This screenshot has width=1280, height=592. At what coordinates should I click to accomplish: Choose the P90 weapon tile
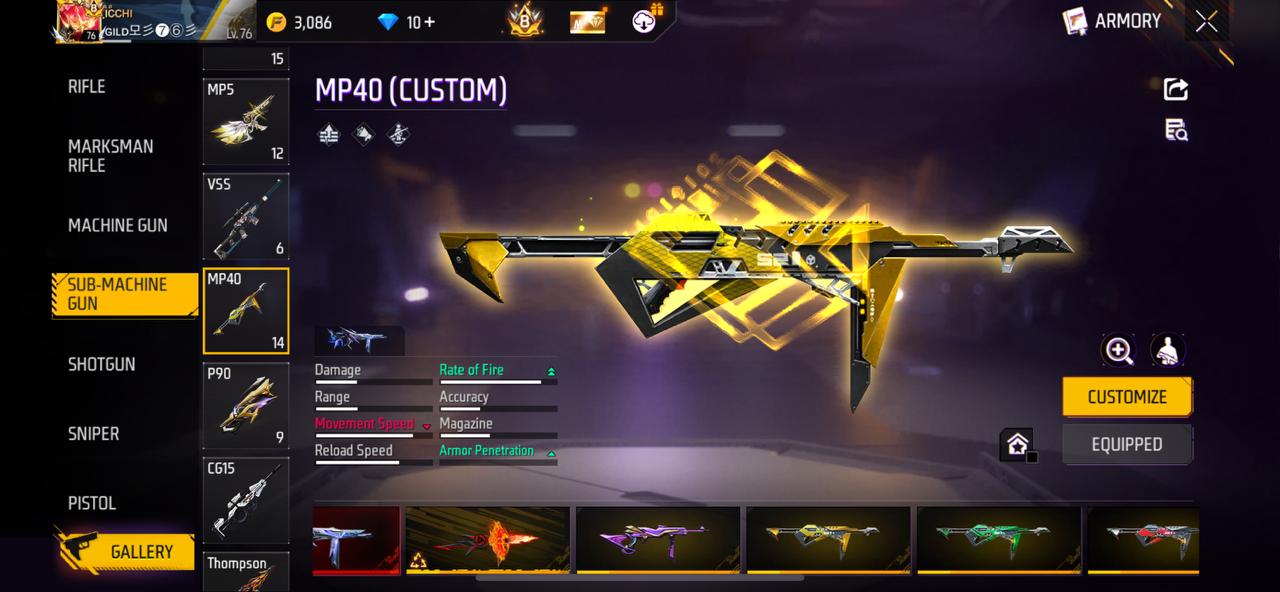pos(246,406)
